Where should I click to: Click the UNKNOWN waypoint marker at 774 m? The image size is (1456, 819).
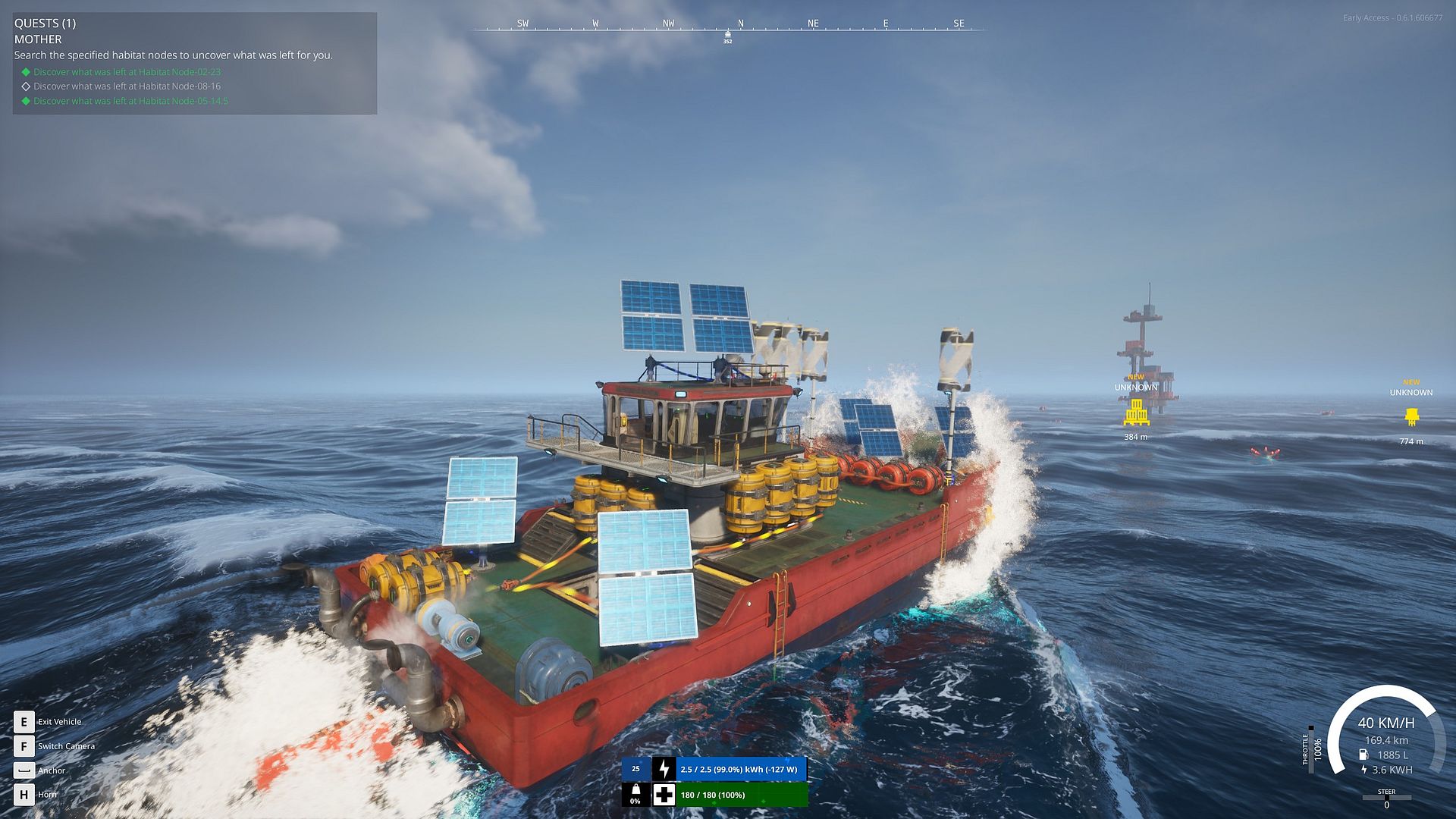tap(1411, 417)
